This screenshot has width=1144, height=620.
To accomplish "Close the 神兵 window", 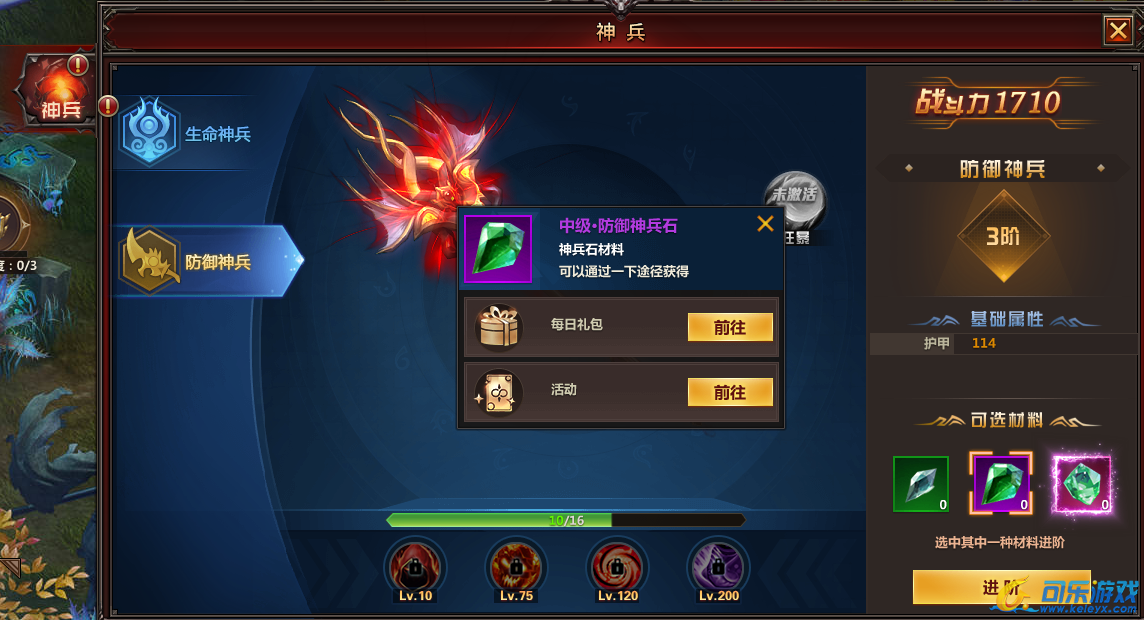I will coord(1117,31).
